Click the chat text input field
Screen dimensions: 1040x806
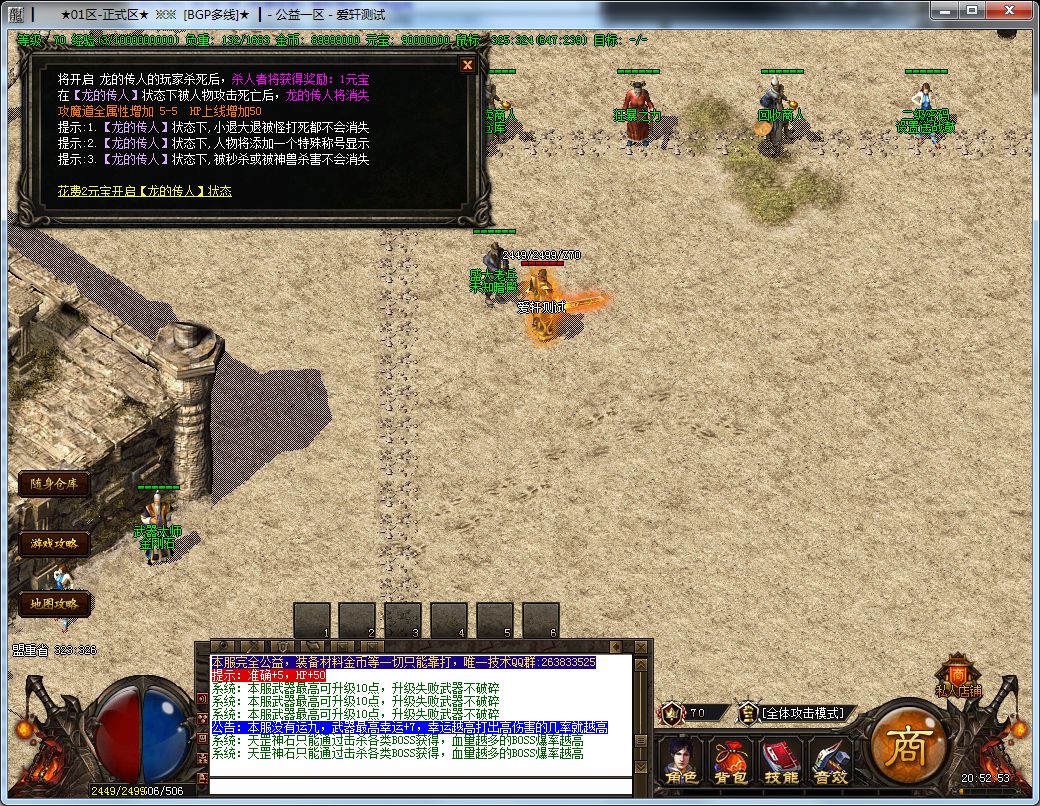tap(420, 785)
